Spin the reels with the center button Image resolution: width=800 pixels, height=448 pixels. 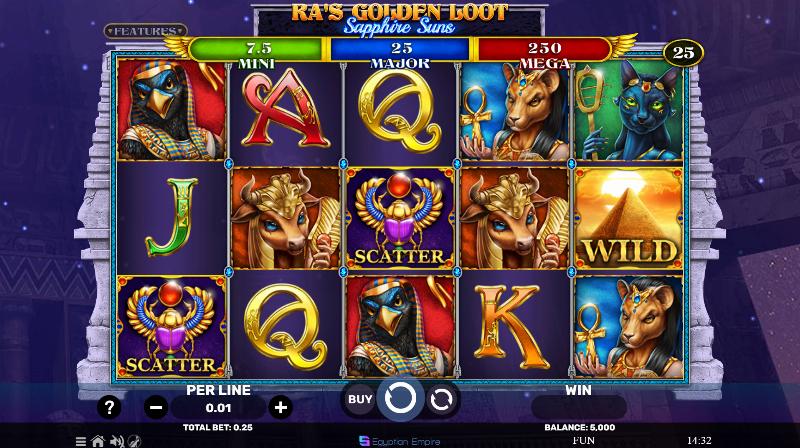click(x=400, y=399)
